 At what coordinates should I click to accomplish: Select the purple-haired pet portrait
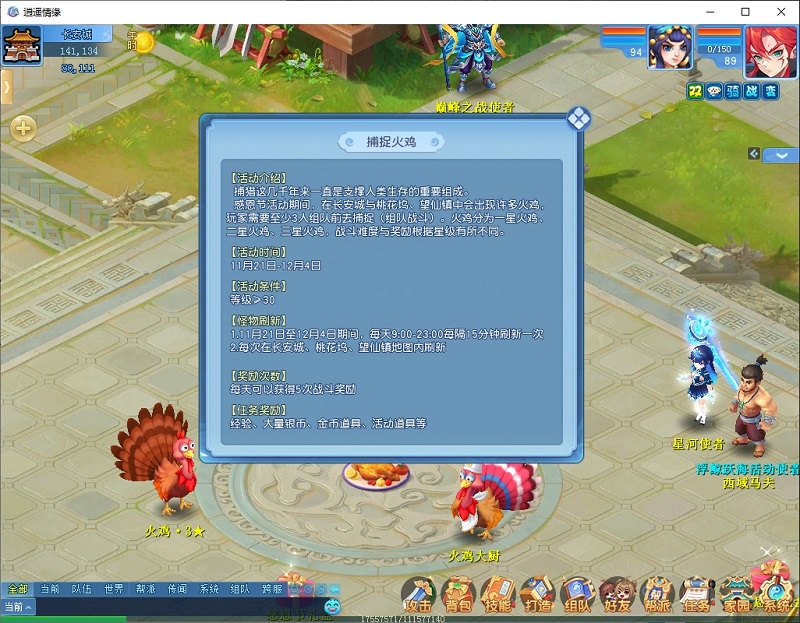point(669,47)
